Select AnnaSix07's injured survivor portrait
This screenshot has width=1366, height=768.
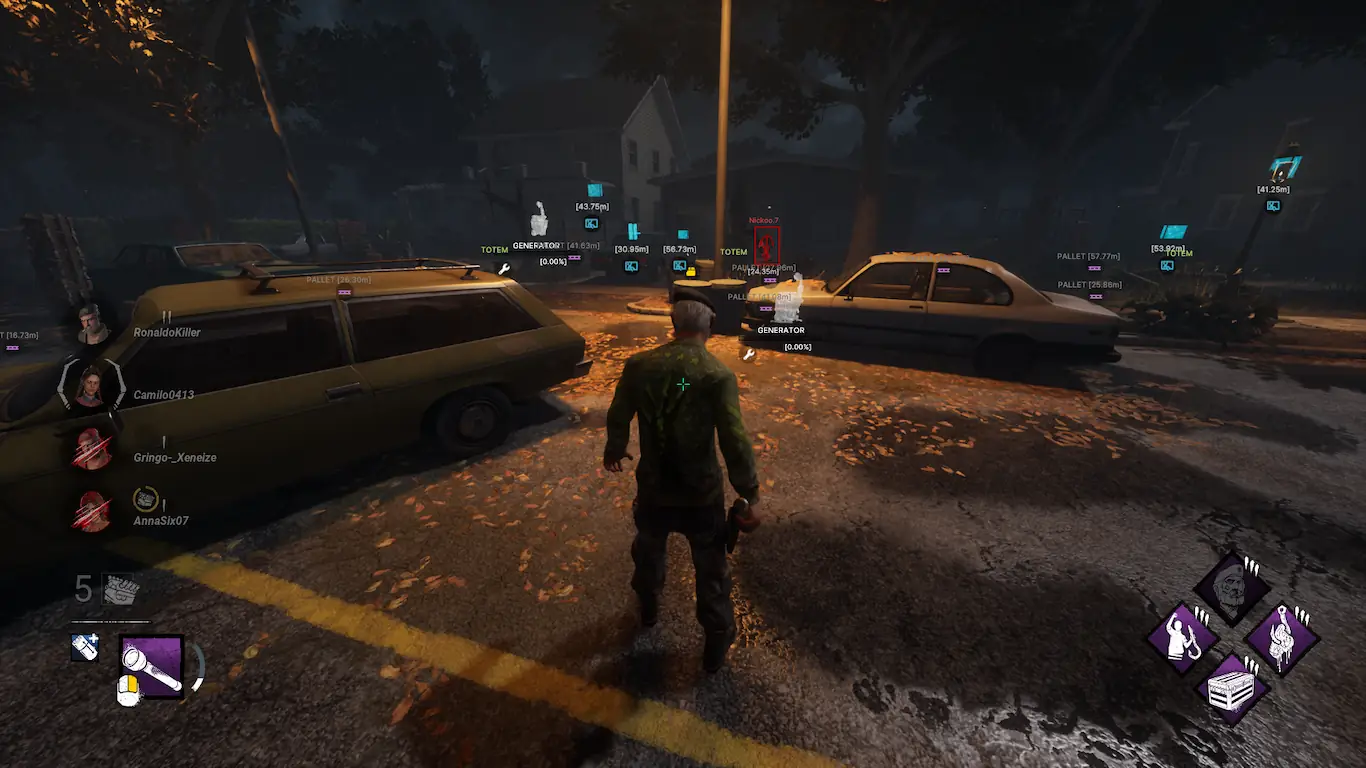(92, 512)
